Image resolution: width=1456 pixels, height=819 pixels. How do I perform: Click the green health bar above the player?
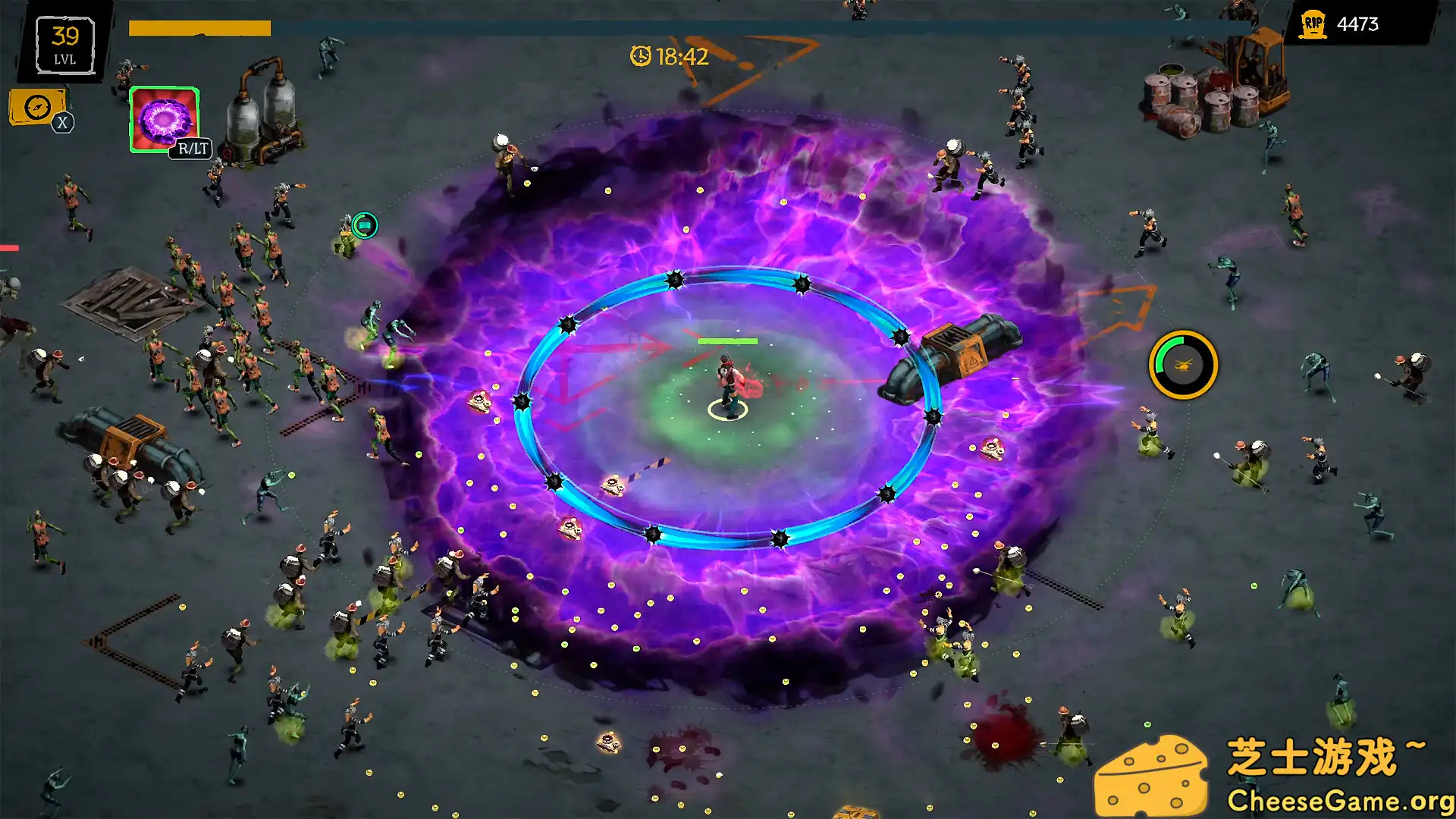point(726,340)
